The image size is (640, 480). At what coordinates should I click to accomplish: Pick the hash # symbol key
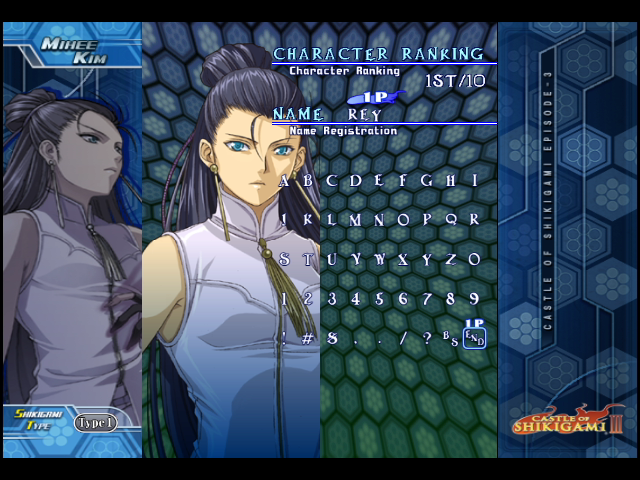tap(308, 338)
